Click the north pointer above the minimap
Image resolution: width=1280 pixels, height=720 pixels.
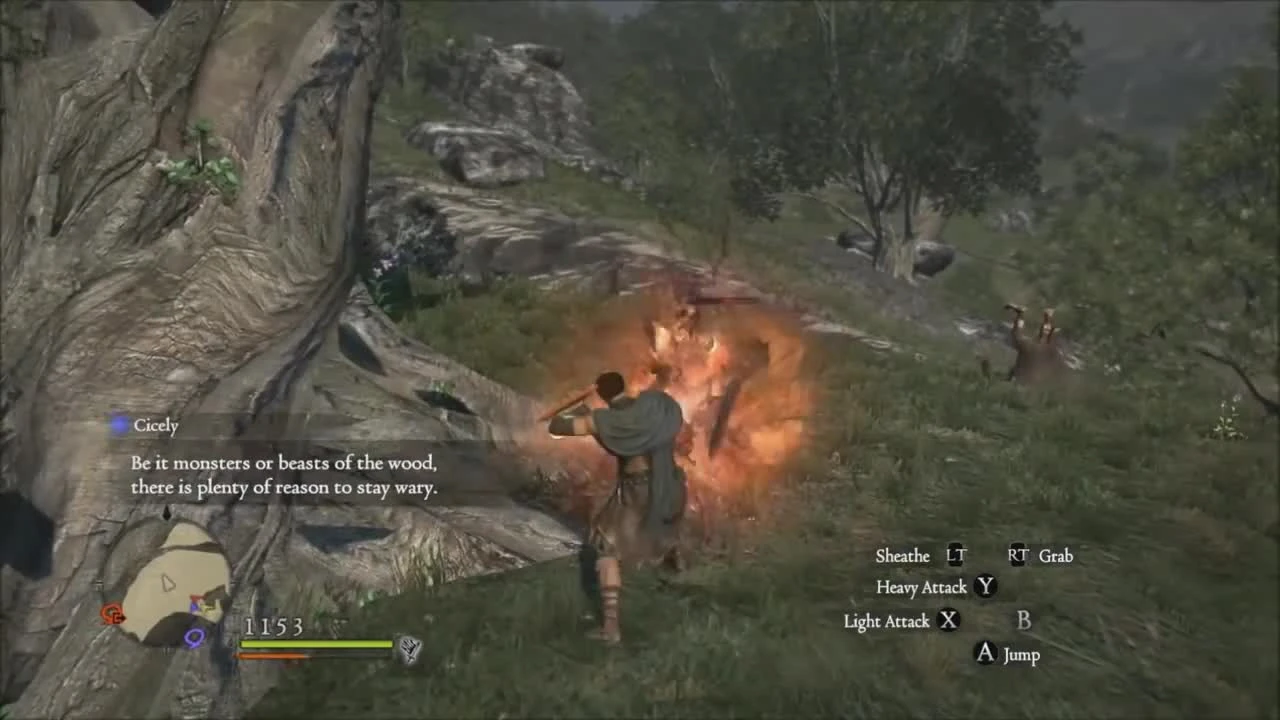coord(166,512)
